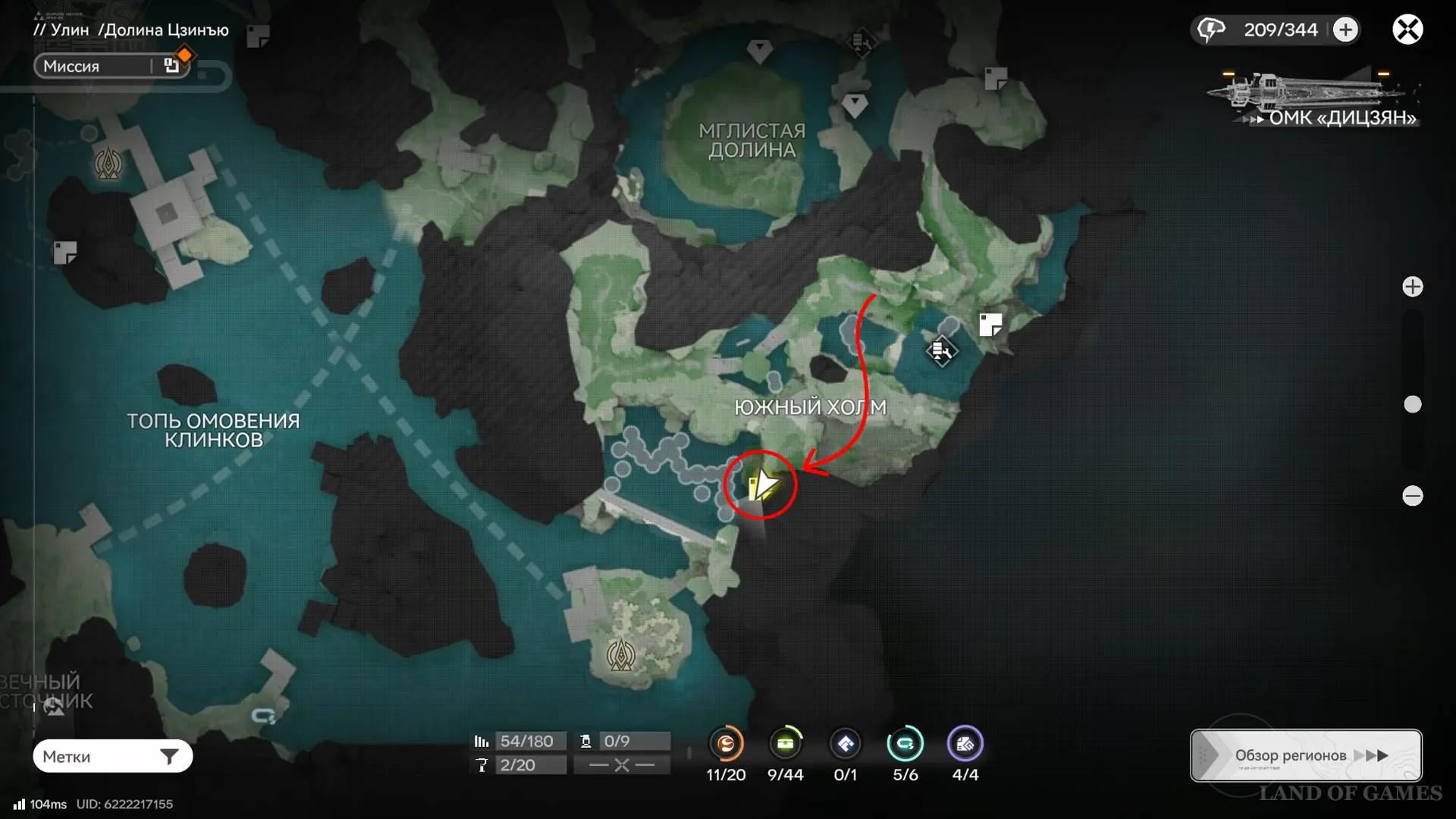Click the player location arrow marker

[x=762, y=485]
